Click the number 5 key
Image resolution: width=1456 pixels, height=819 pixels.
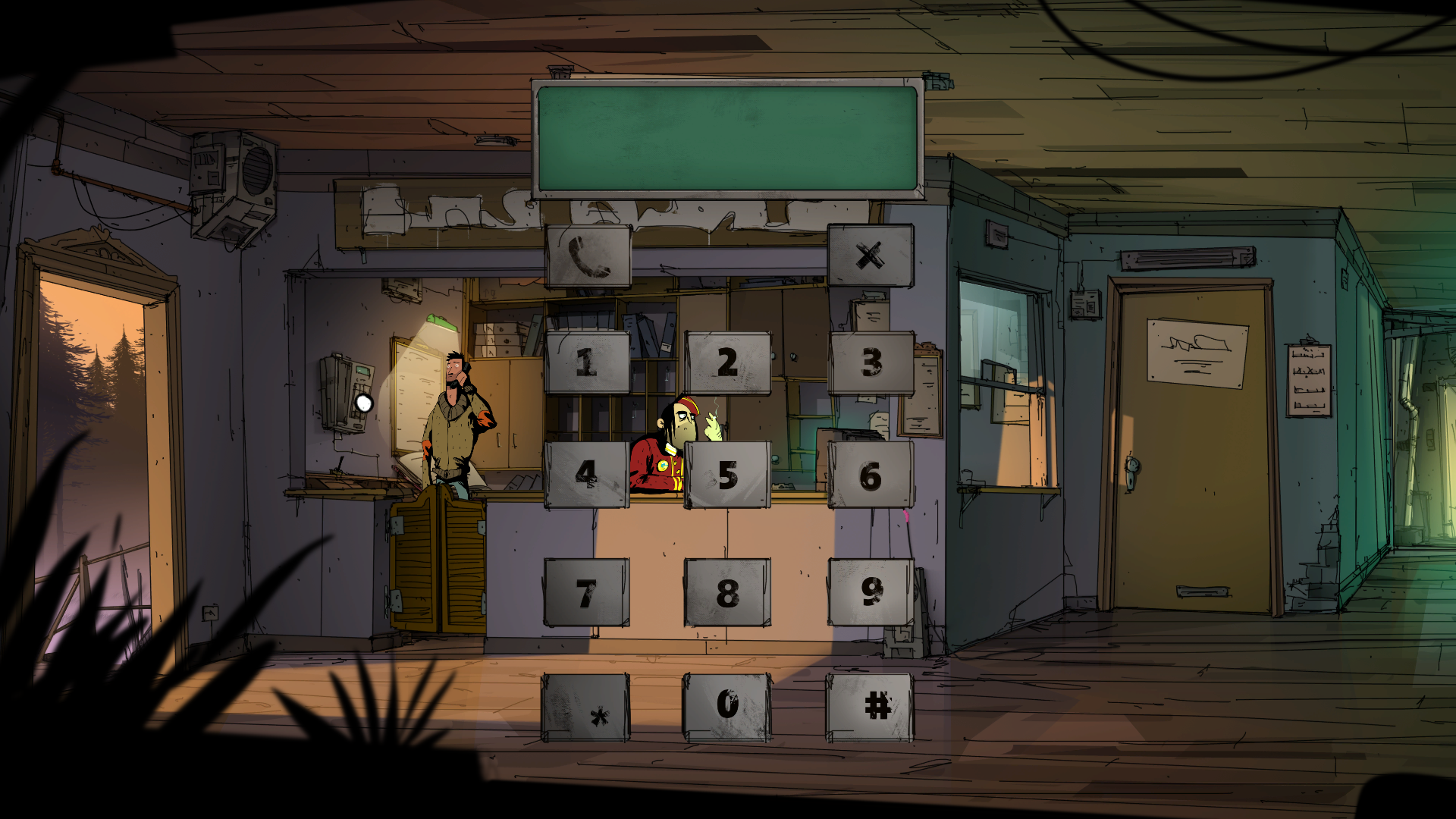(x=727, y=475)
